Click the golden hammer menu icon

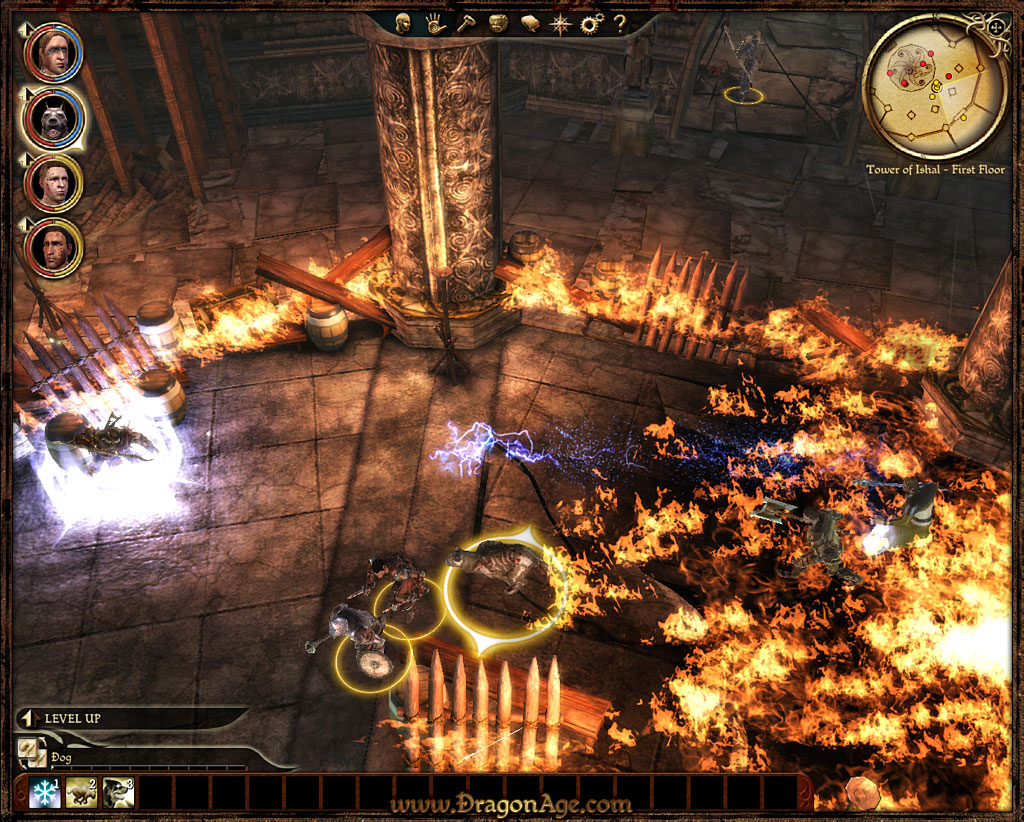pyautogui.click(x=465, y=24)
